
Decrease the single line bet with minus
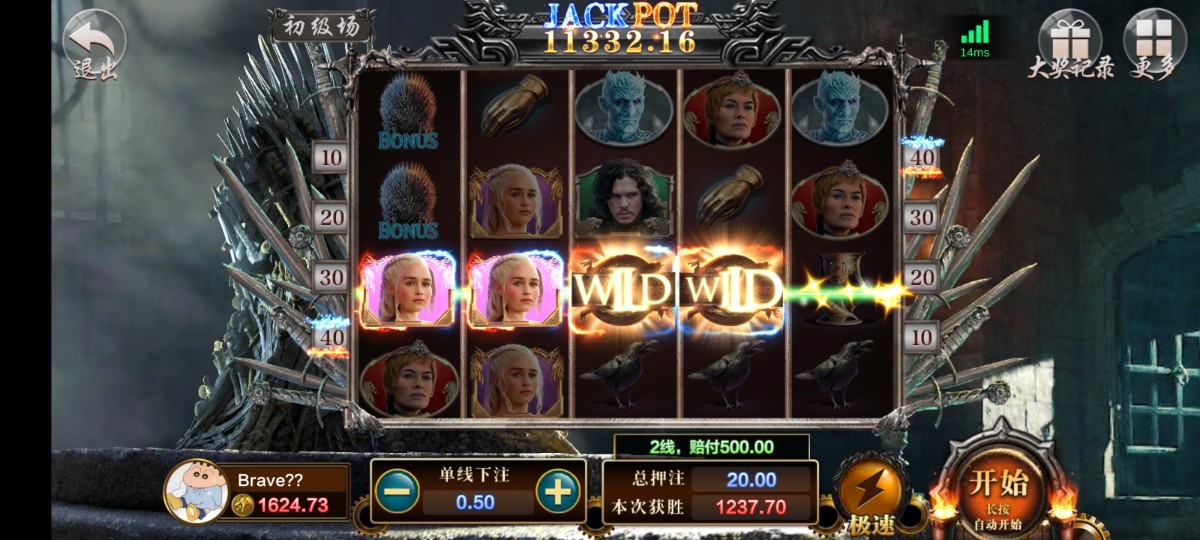[398, 491]
